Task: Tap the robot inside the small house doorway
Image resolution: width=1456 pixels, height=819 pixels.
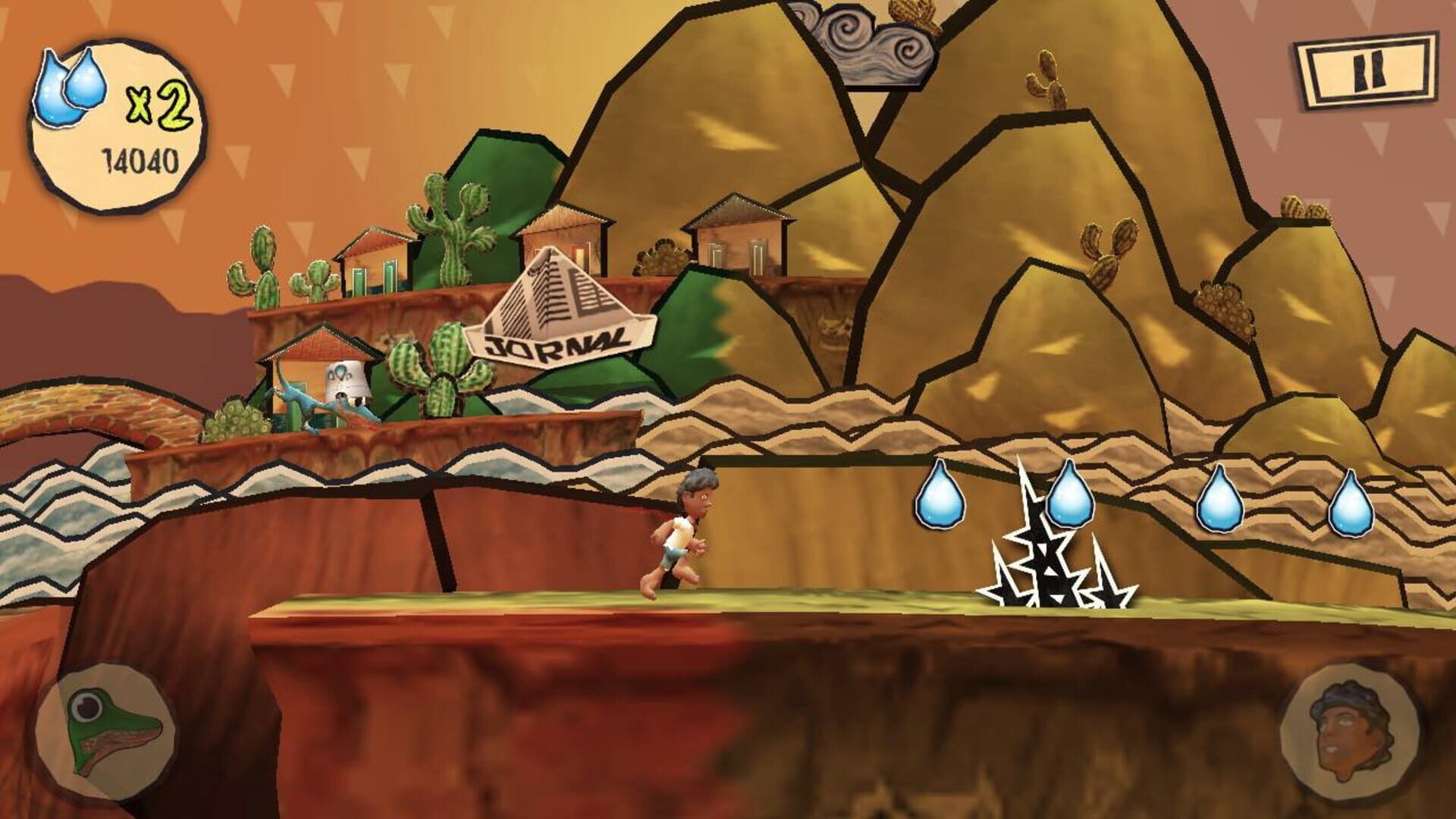Action: (345, 379)
